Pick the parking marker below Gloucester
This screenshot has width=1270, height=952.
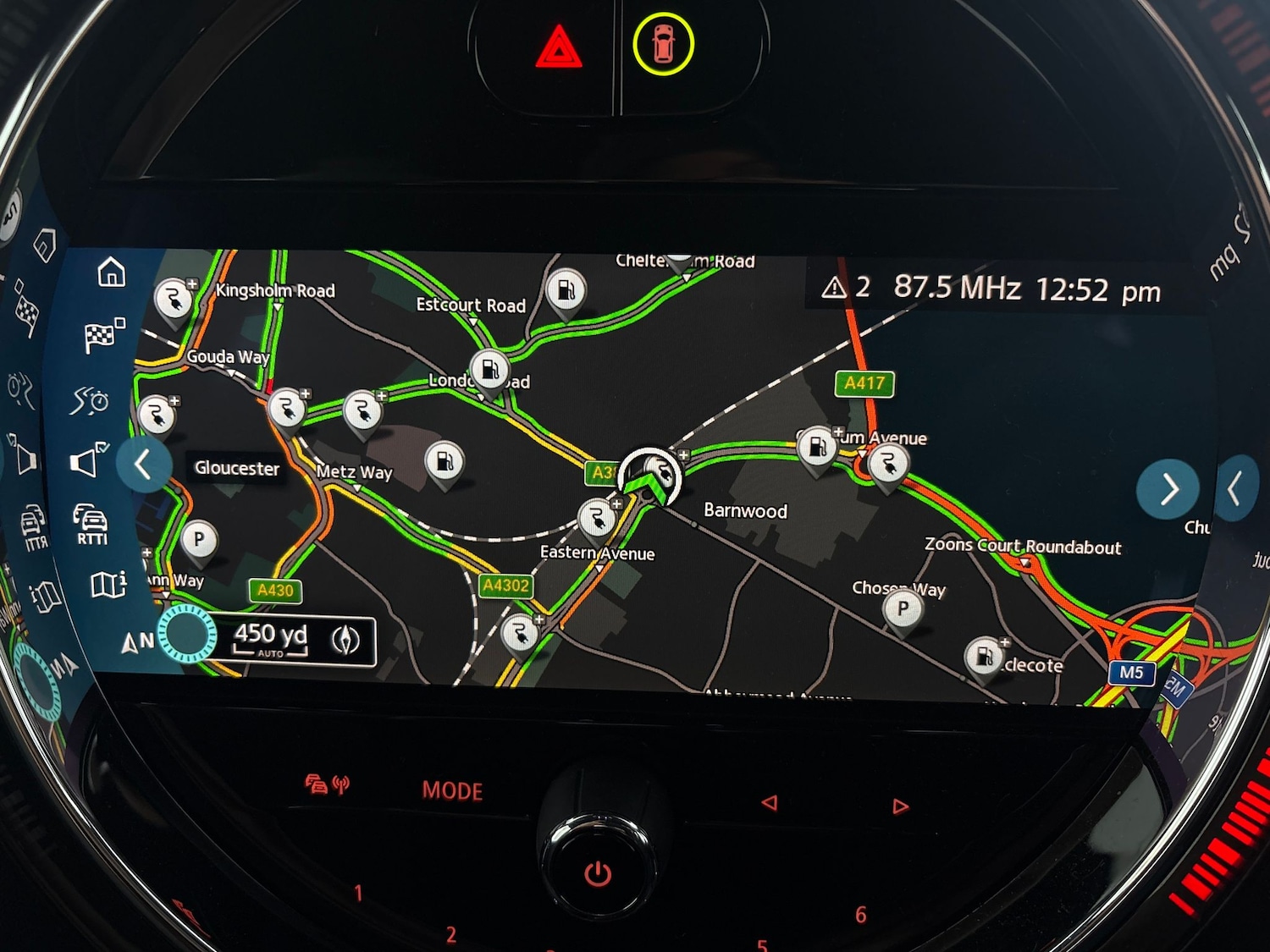(199, 540)
